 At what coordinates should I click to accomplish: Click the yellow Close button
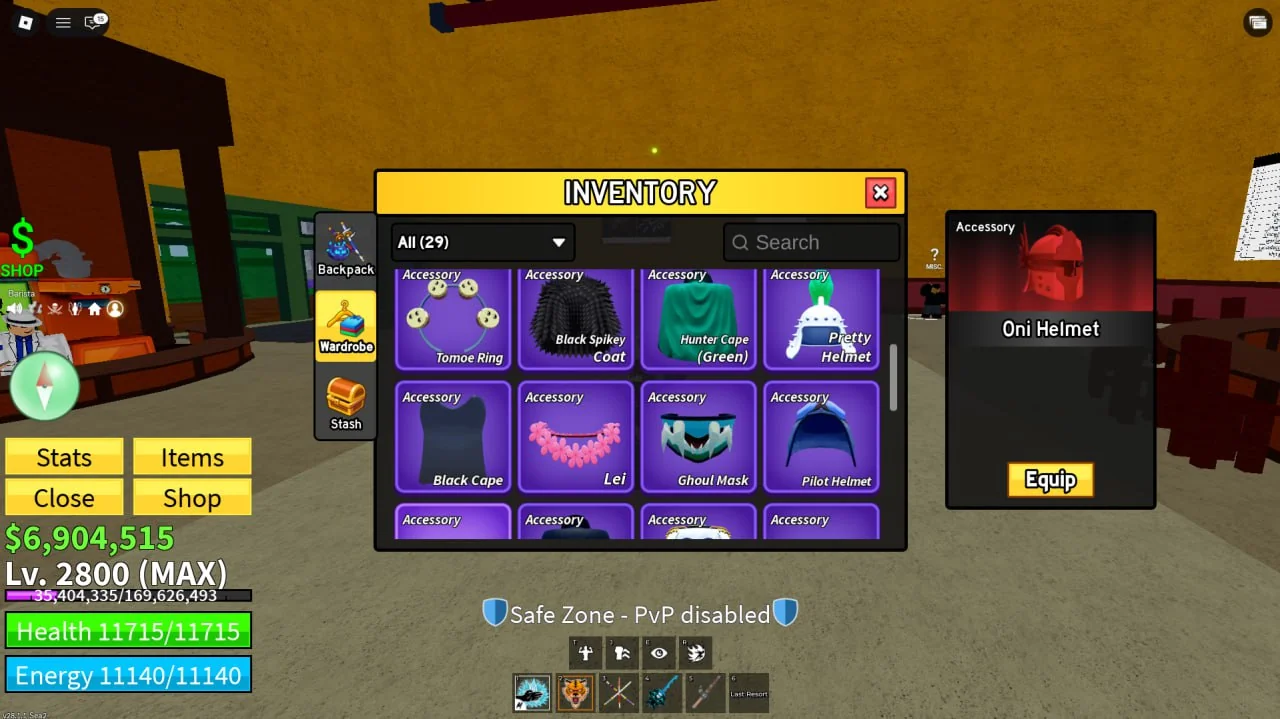pyautogui.click(x=64, y=498)
